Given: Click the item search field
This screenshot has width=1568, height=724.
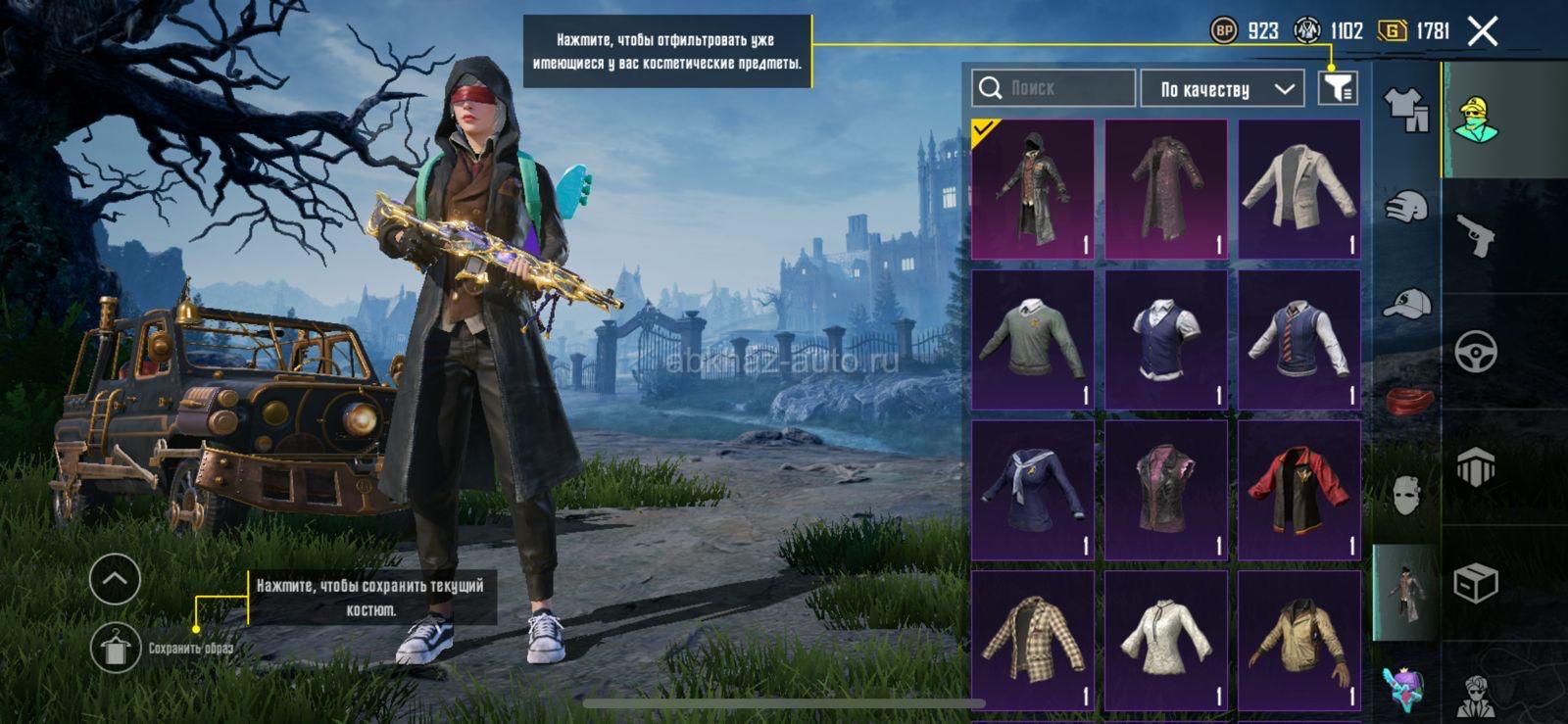Looking at the screenshot, I should click(x=1053, y=88).
